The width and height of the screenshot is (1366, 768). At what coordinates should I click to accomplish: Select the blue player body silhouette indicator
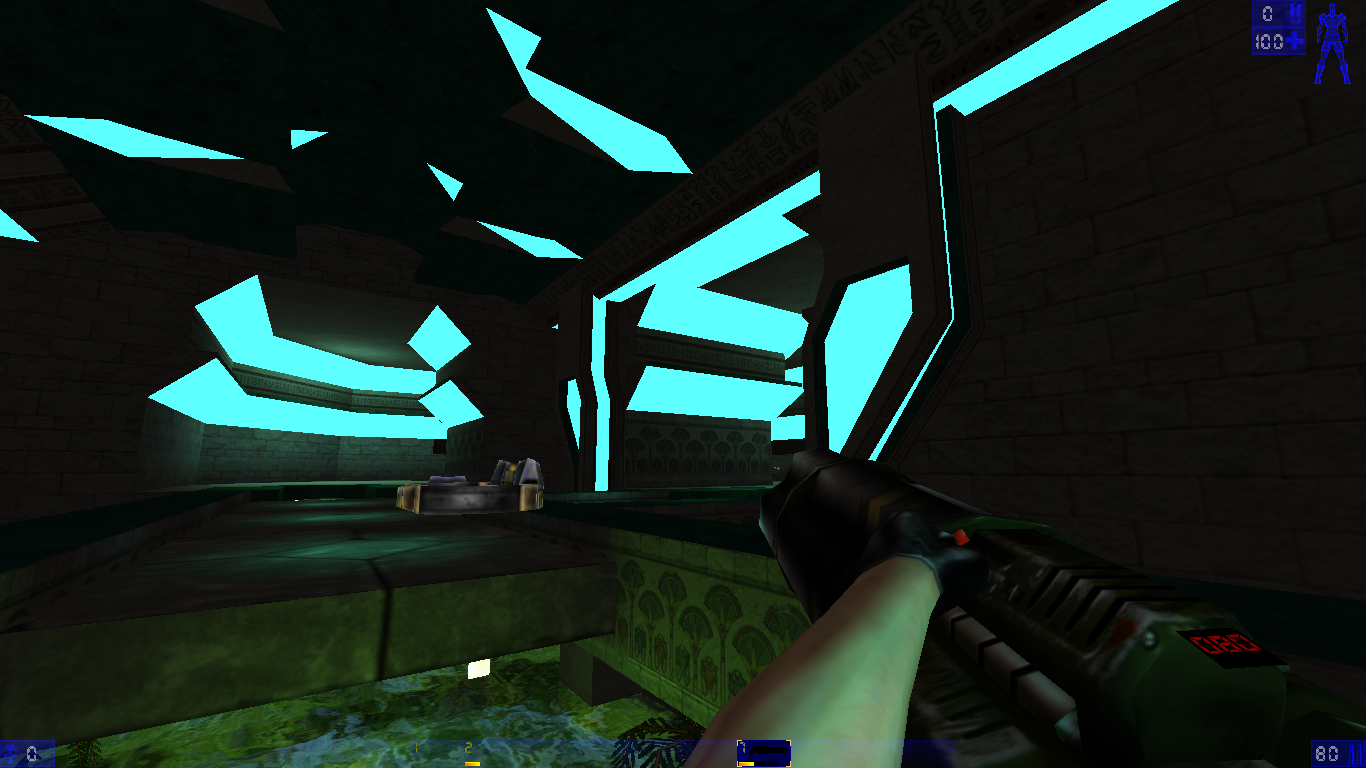tap(1333, 42)
